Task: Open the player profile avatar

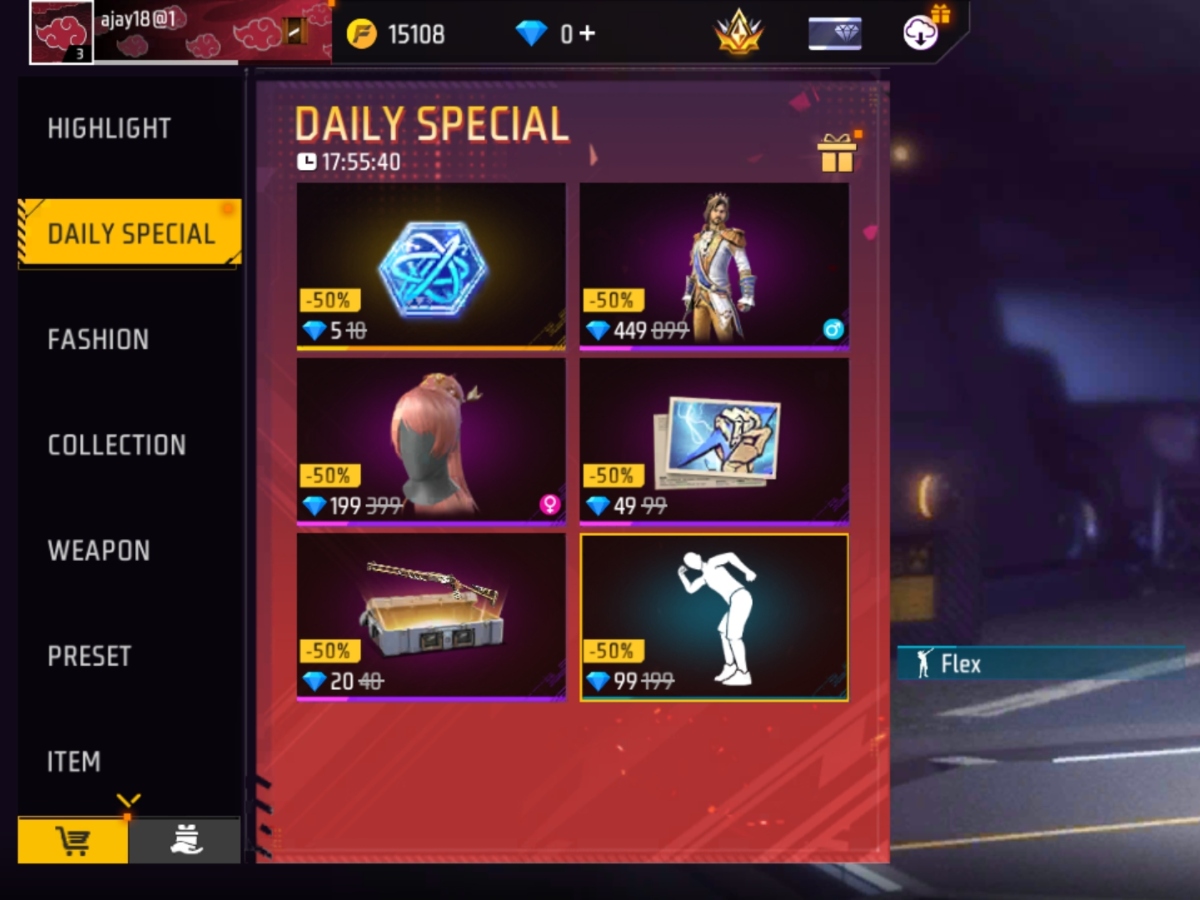Action: coord(61,32)
